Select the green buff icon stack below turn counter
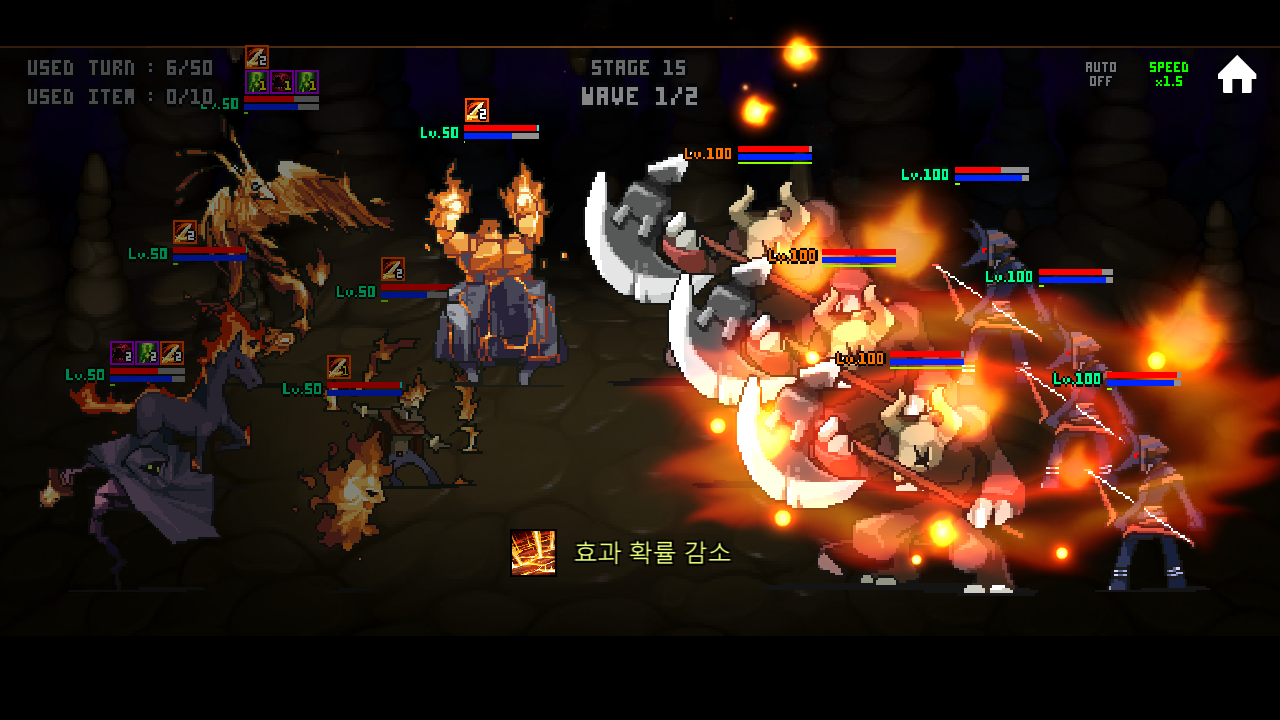The image size is (1280, 720). (x=257, y=82)
